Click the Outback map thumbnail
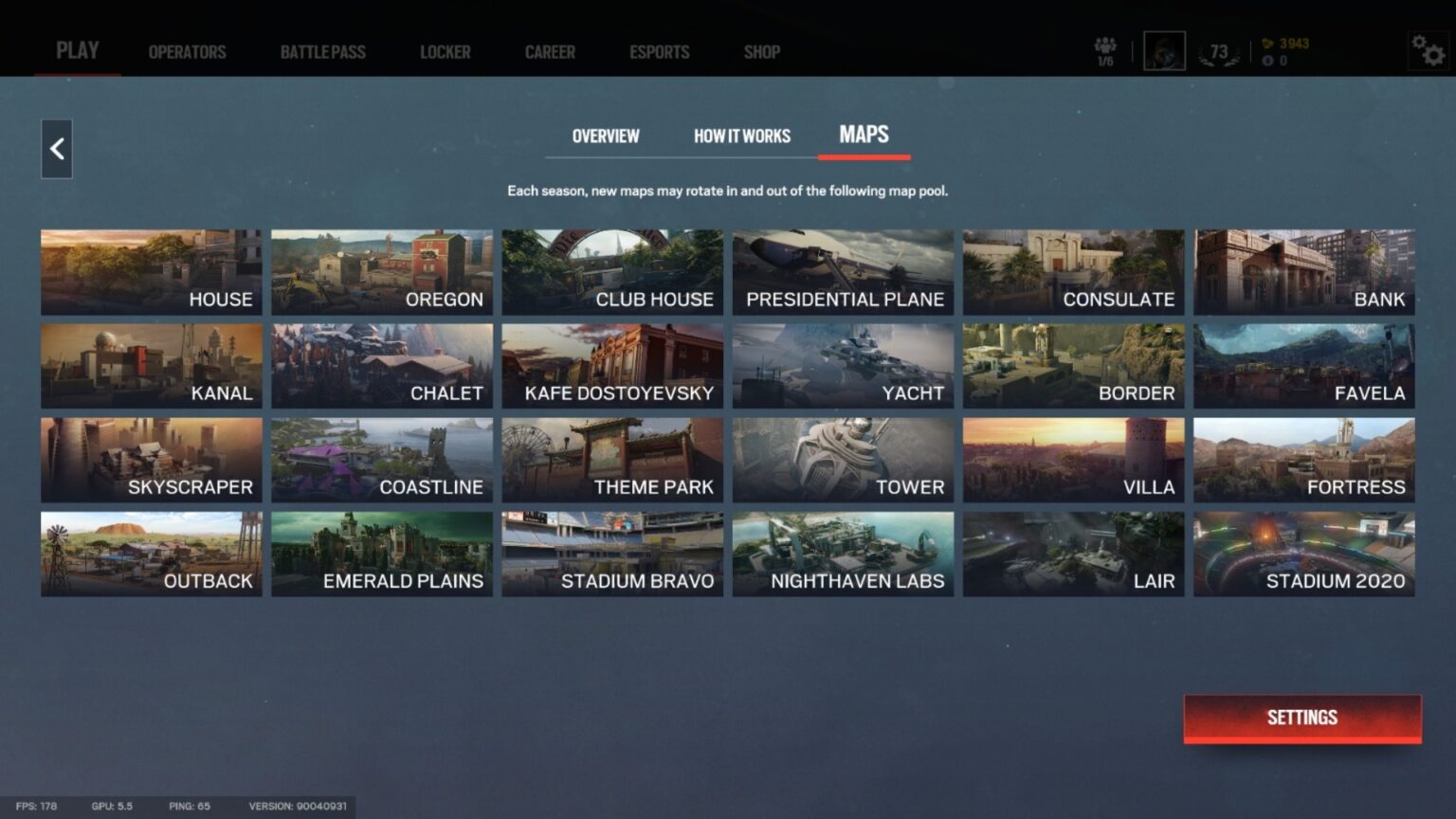 (152, 554)
